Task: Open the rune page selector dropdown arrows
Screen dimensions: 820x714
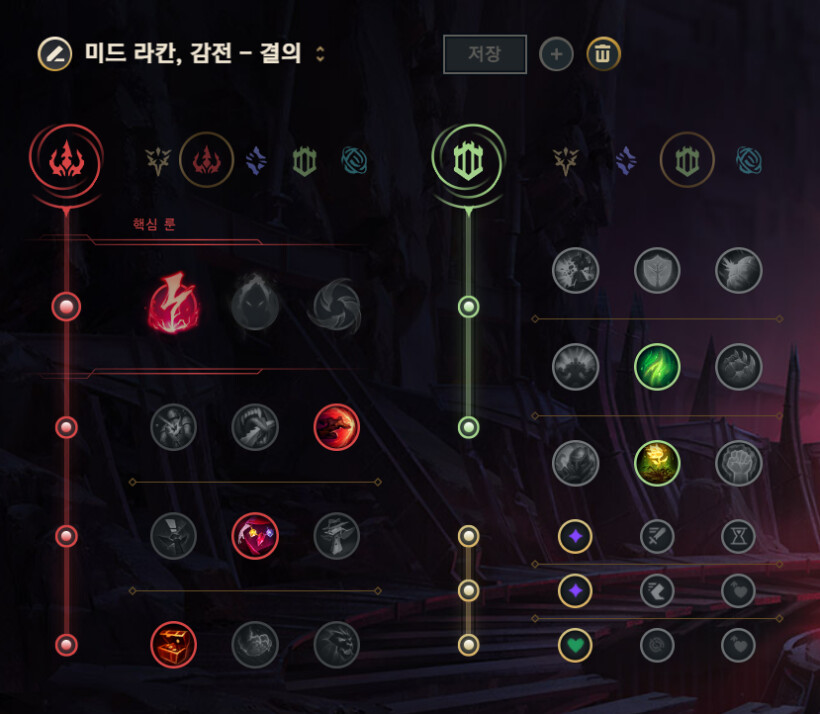Action: tap(320, 54)
